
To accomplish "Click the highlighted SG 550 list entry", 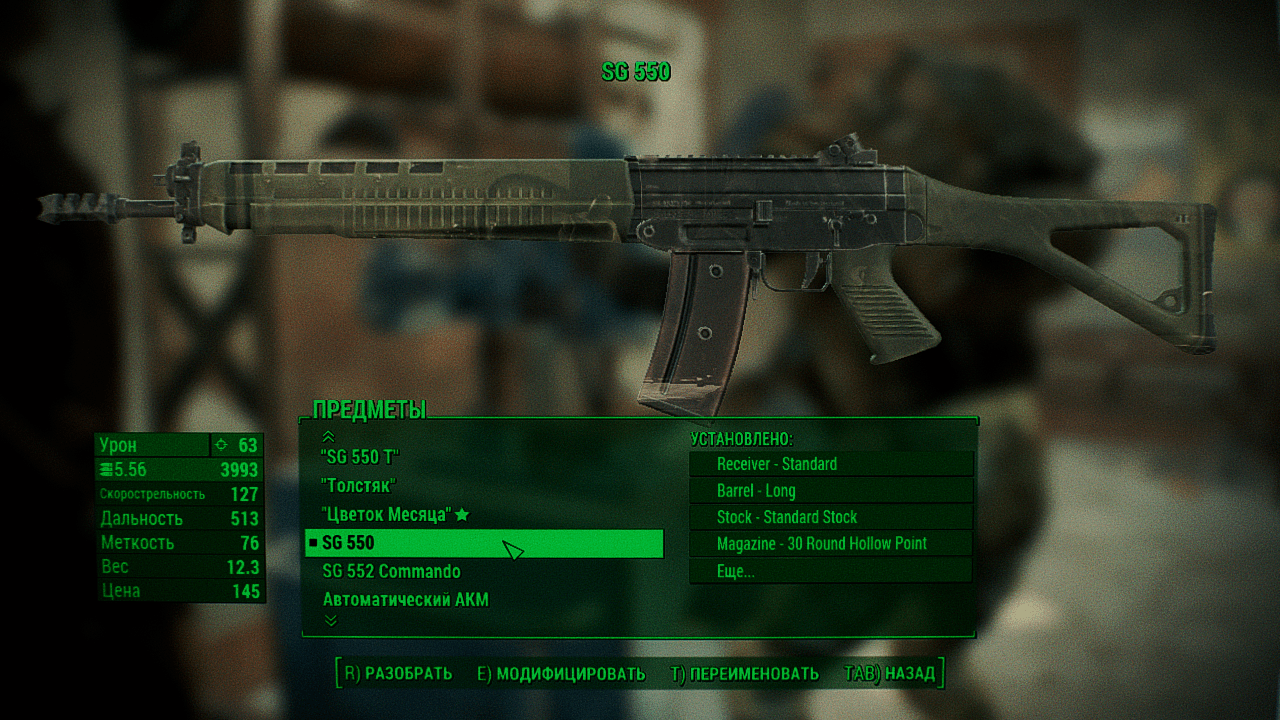I will (x=484, y=543).
